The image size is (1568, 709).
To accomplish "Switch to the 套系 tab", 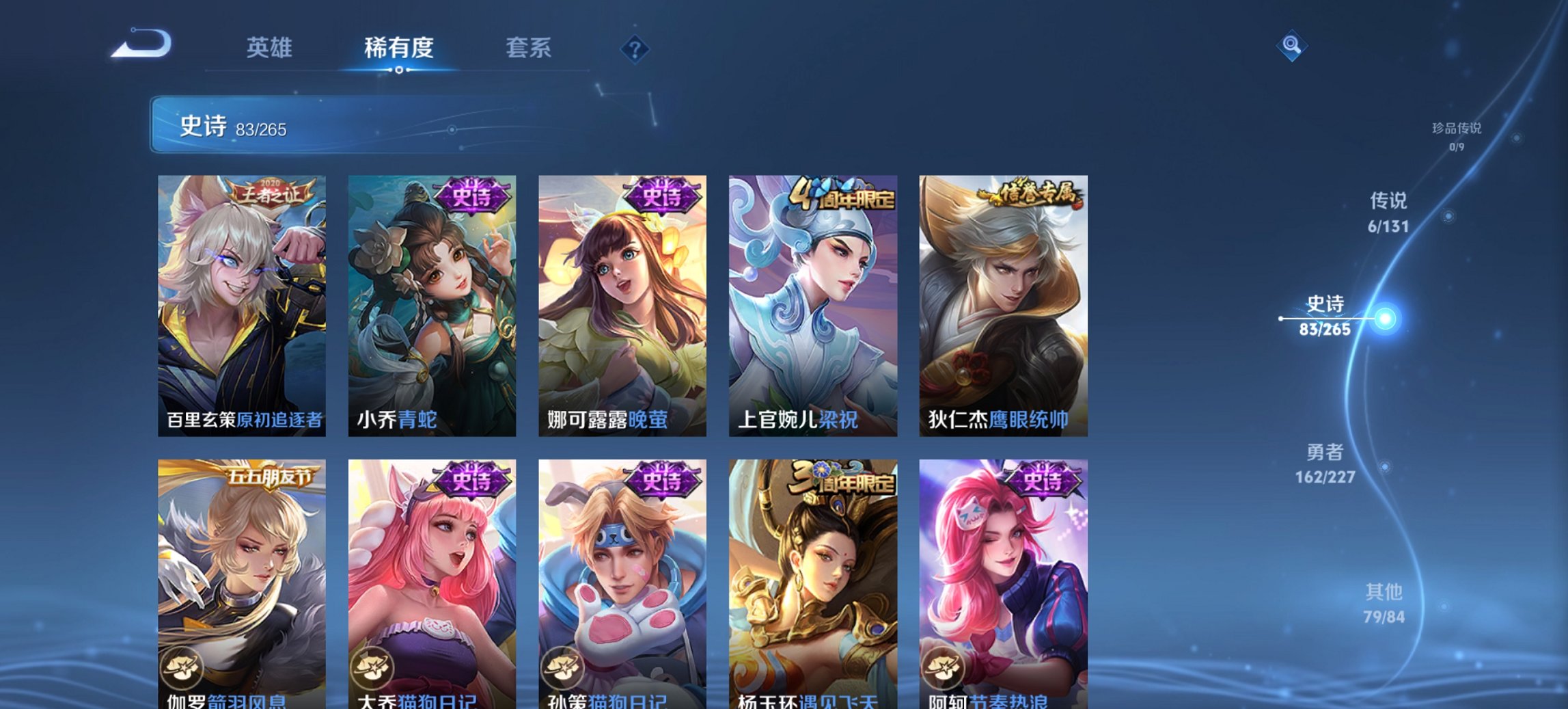I will [x=529, y=48].
